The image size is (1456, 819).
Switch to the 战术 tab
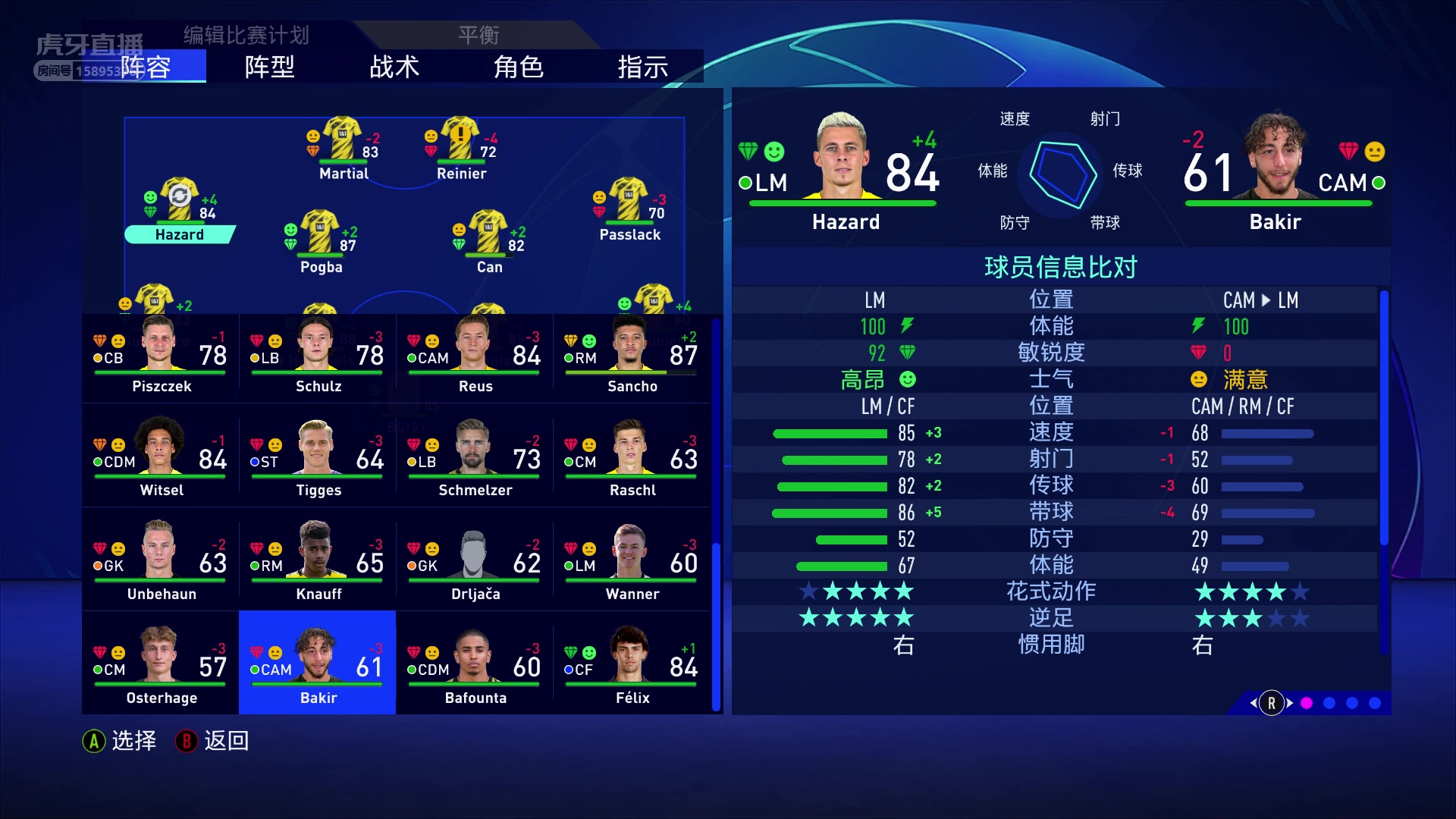coord(394,67)
